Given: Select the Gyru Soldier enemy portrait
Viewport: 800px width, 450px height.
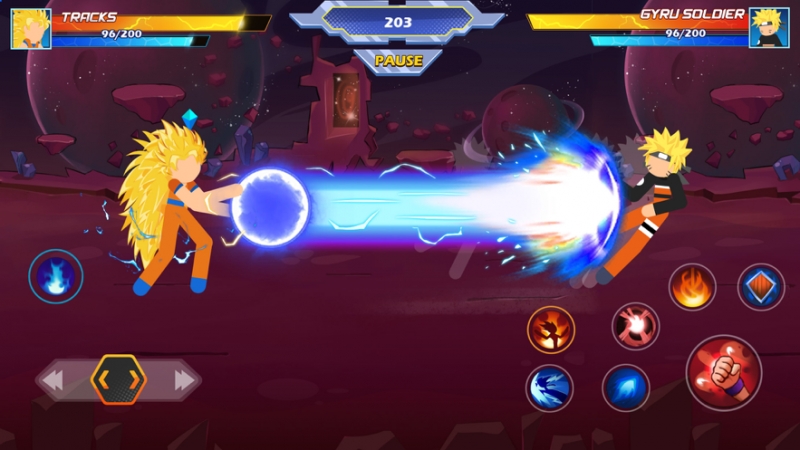Looking at the screenshot, I should pos(769,28).
